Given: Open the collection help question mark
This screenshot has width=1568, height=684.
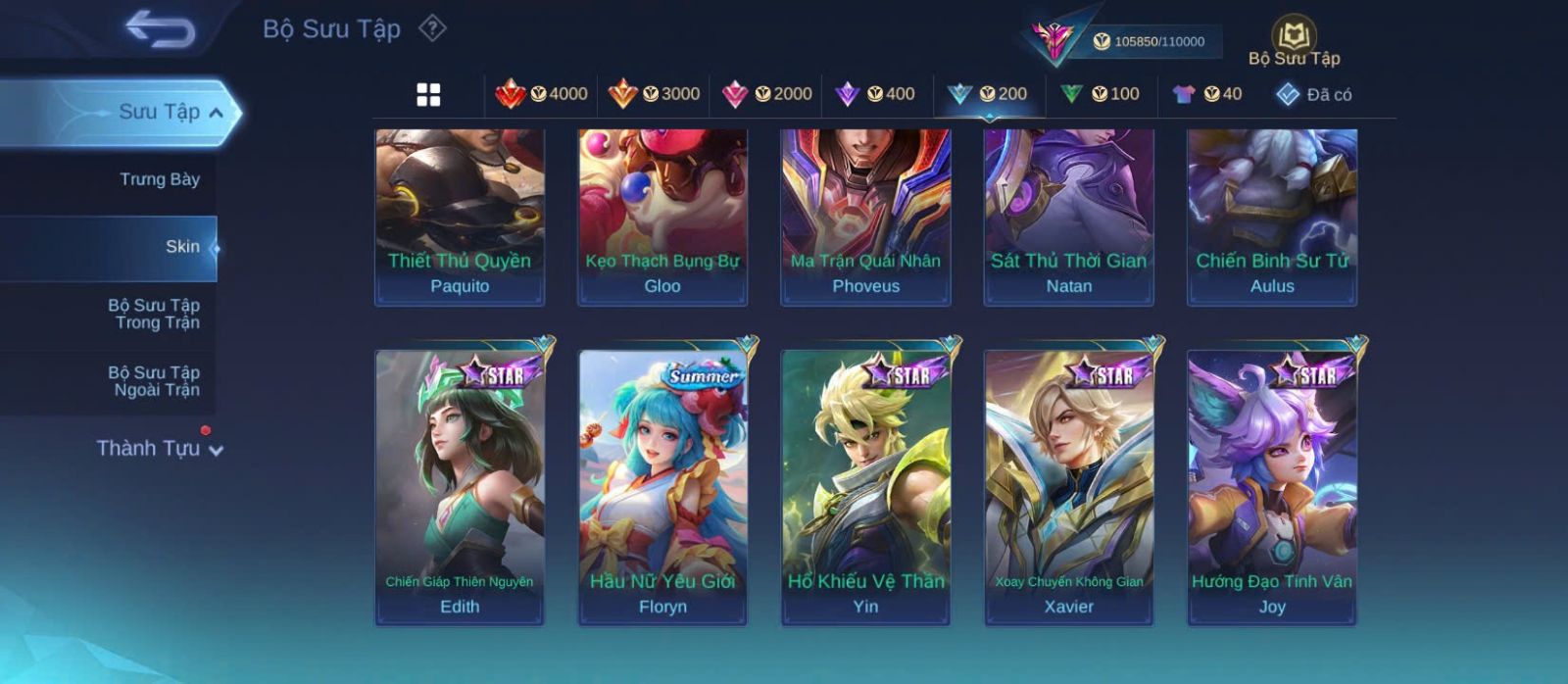Looking at the screenshot, I should point(432,28).
